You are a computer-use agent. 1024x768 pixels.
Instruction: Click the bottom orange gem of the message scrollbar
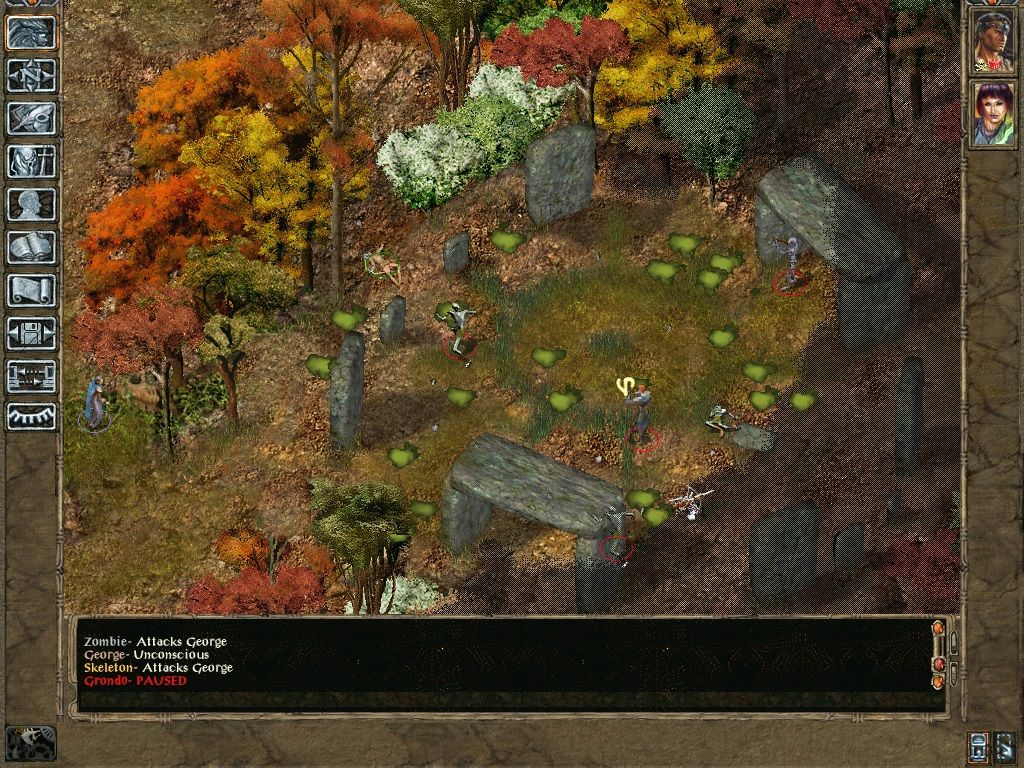tap(938, 682)
